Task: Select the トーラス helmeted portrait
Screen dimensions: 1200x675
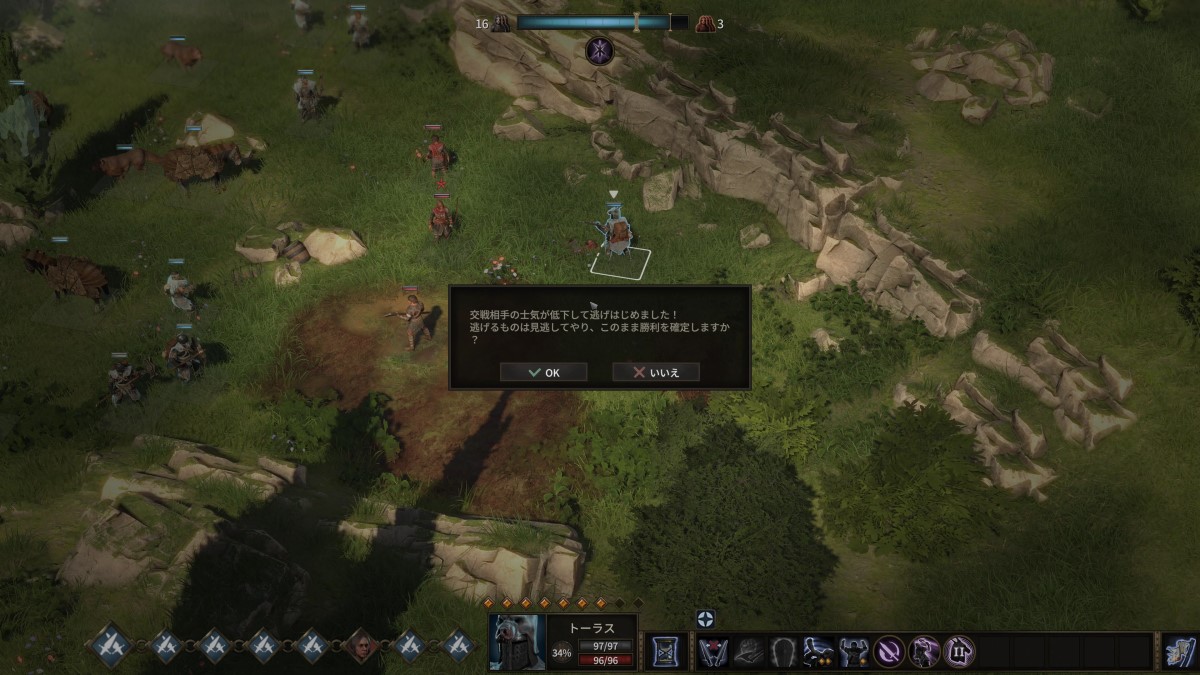Action: click(517, 643)
